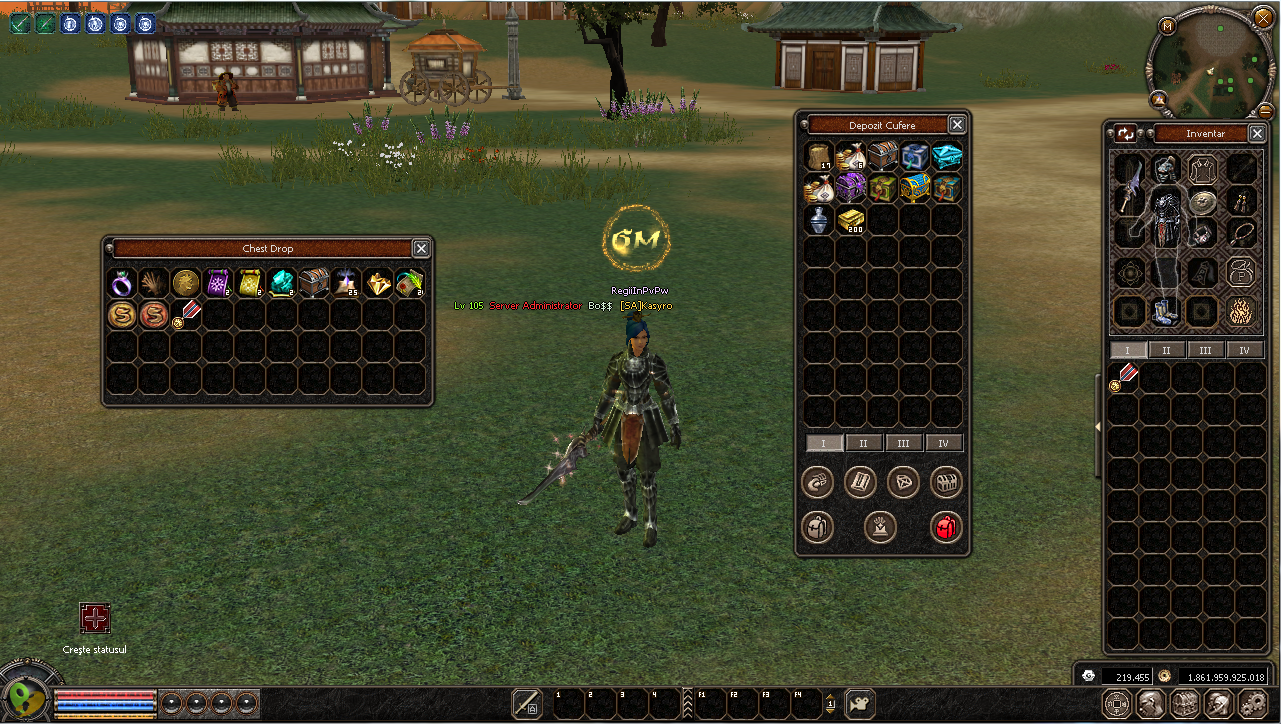Click the swap arrows button beside Inventar
1281x724 pixels.
1127,133
